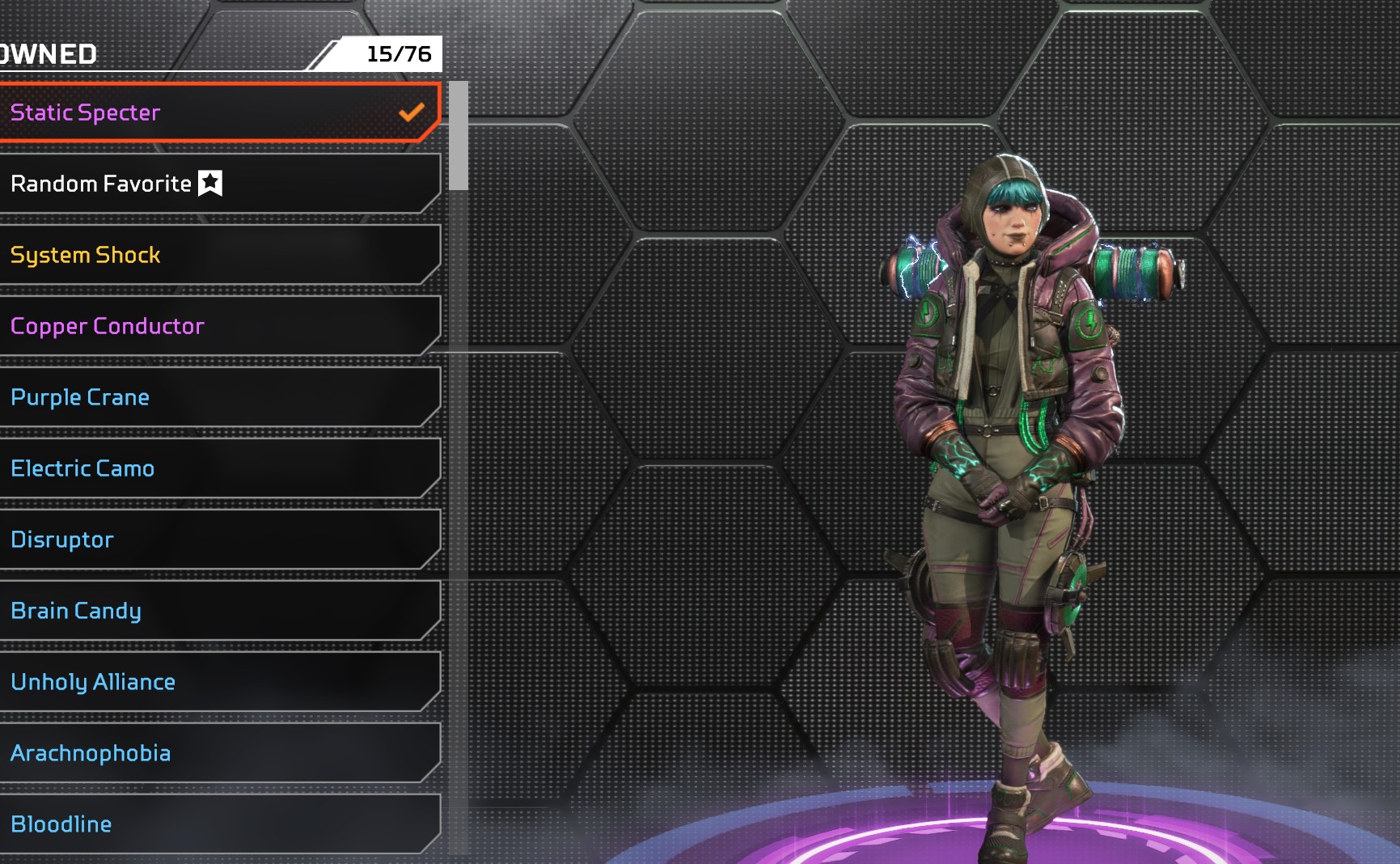The width and height of the screenshot is (1400, 864).
Task: Select the Purple Crane skin
Action: pyautogui.click(x=218, y=397)
